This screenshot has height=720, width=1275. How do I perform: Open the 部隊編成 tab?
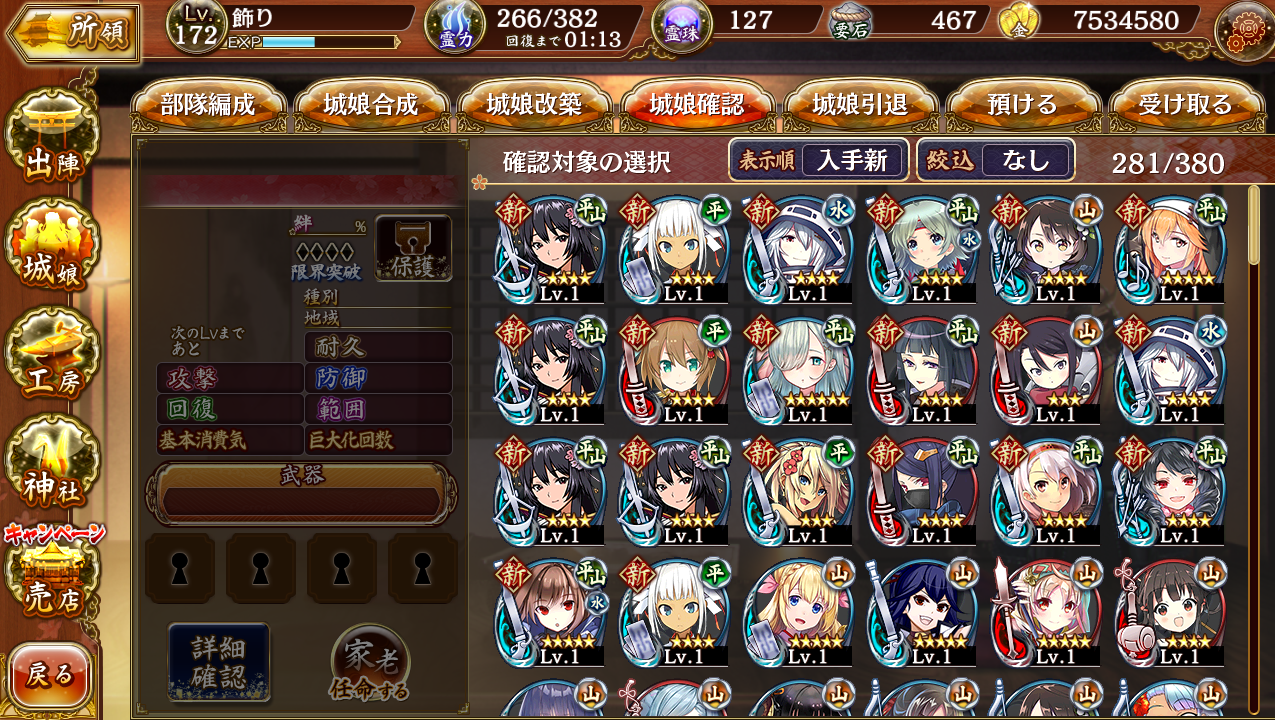[x=208, y=104]
